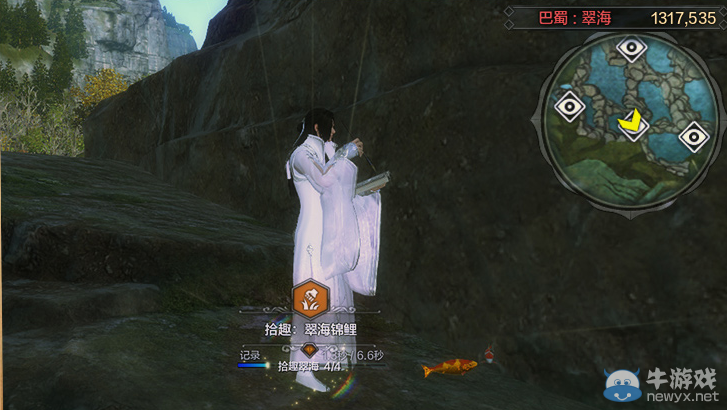
Task: Click the 巴蜀:翠海 location label
Action: pos(574,17)
